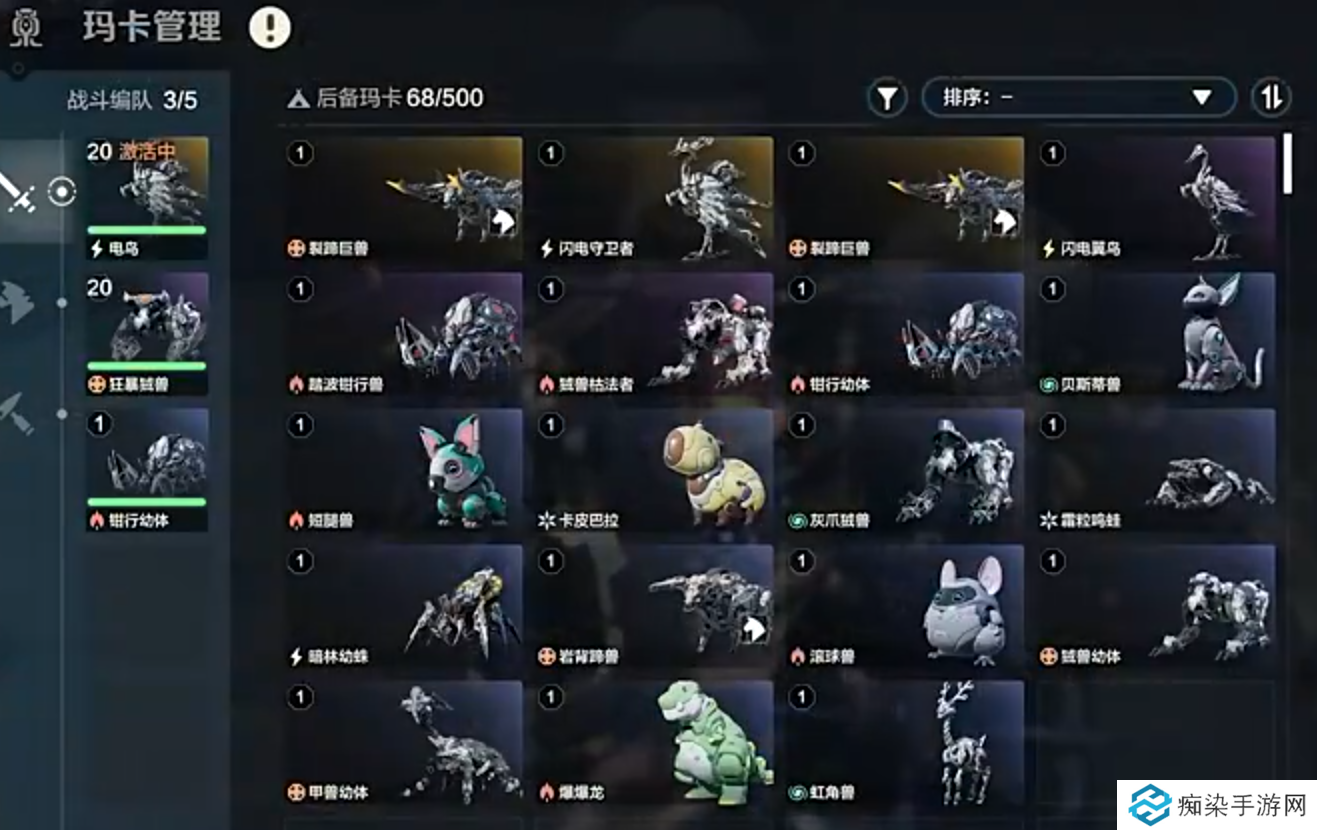
Task: Expand the 排序 sort dropdown
Action: point(1078,98)
